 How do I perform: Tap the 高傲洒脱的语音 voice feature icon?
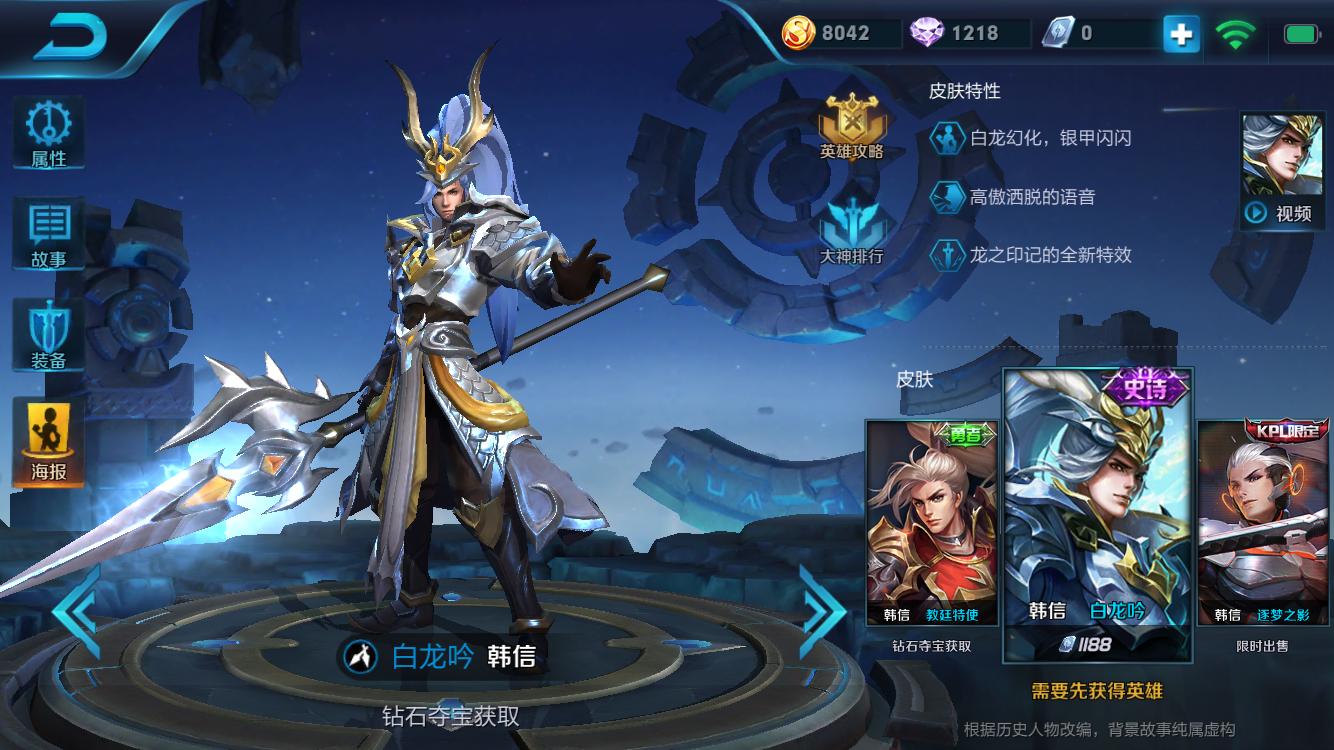pos(946,197)
